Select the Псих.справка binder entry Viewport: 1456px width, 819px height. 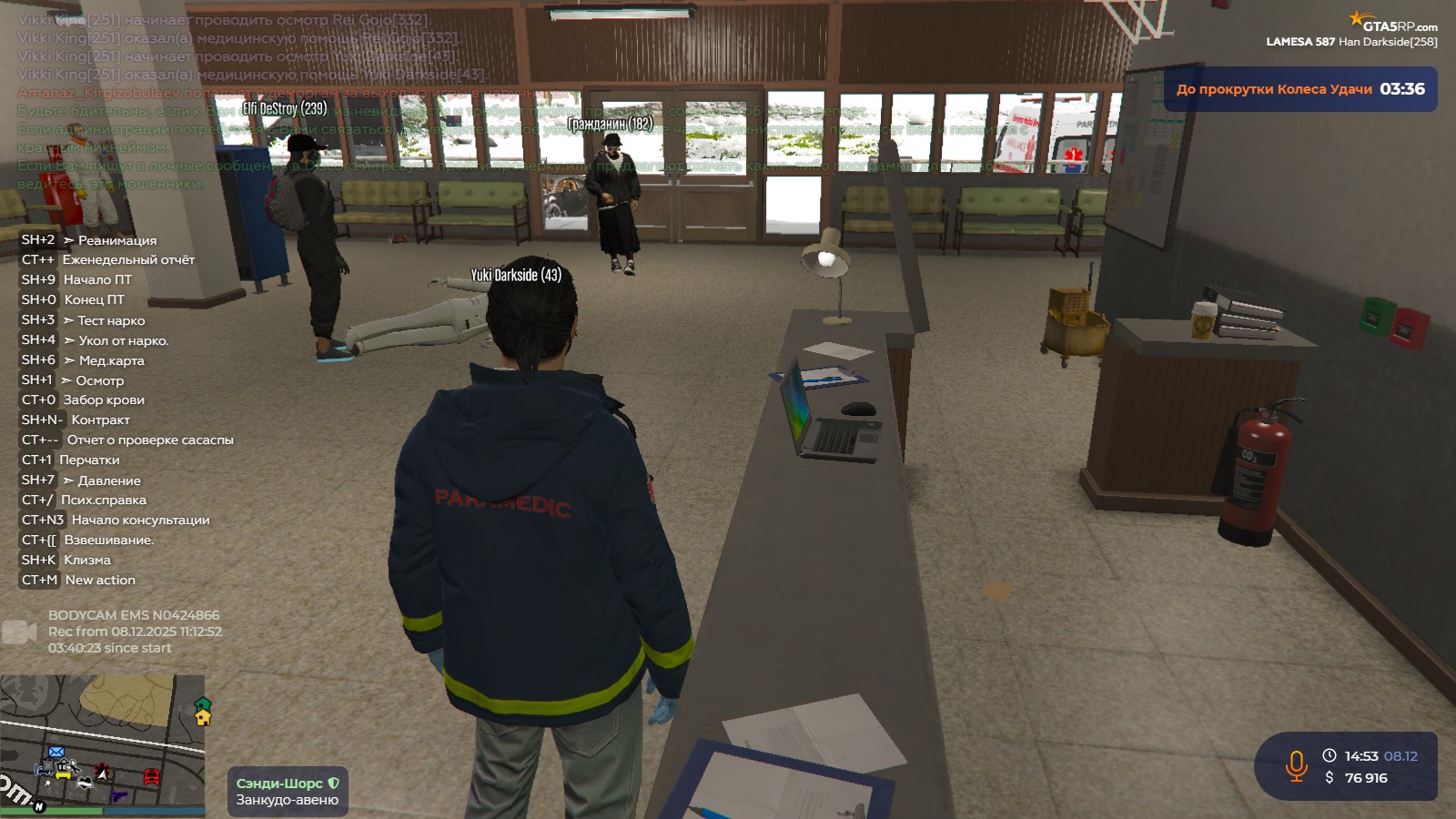[103, 500]
